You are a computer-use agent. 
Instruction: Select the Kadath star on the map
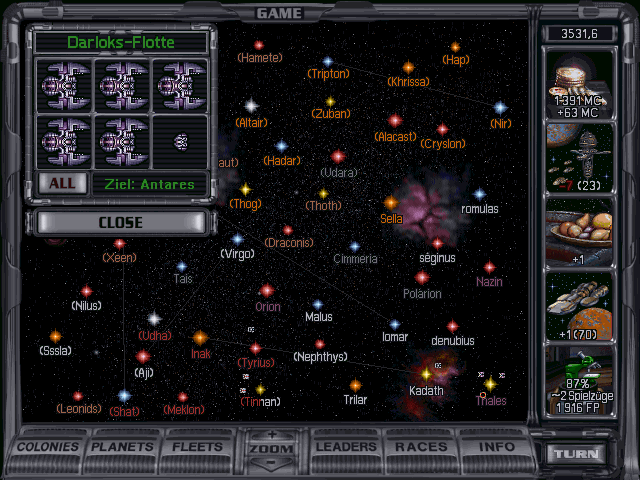coord(426,374)
